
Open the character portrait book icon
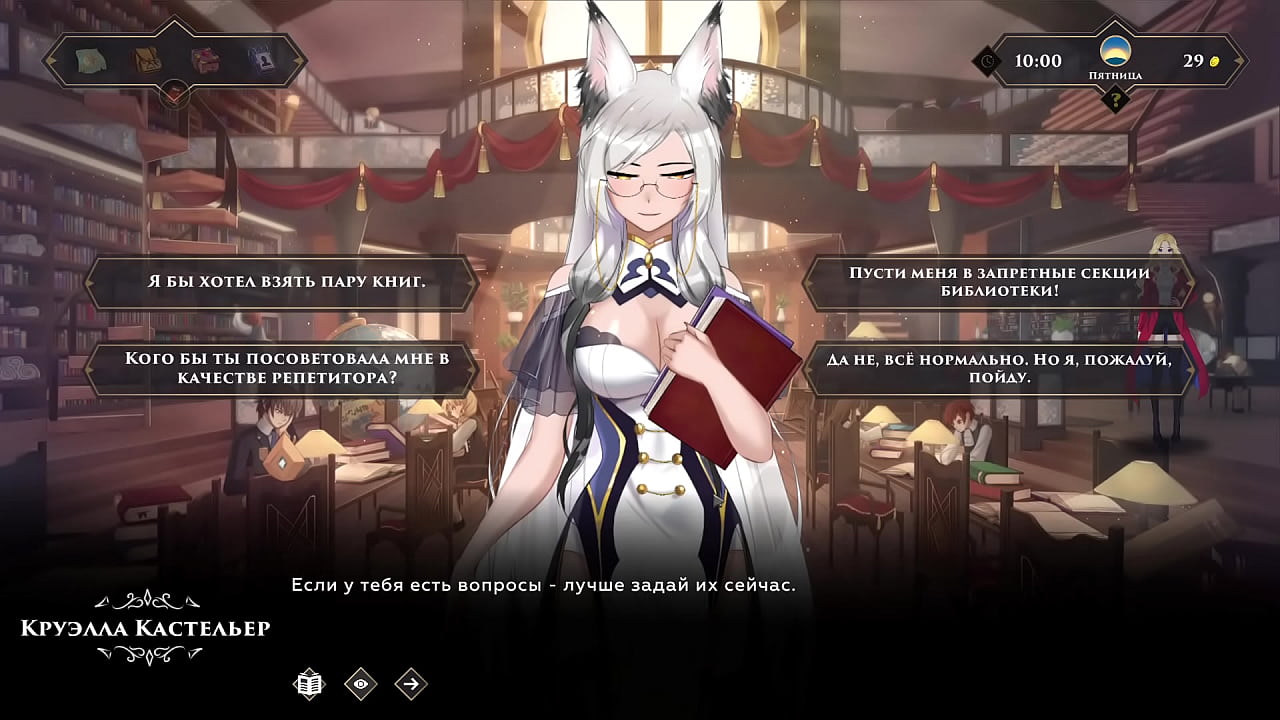pos(262,61)
